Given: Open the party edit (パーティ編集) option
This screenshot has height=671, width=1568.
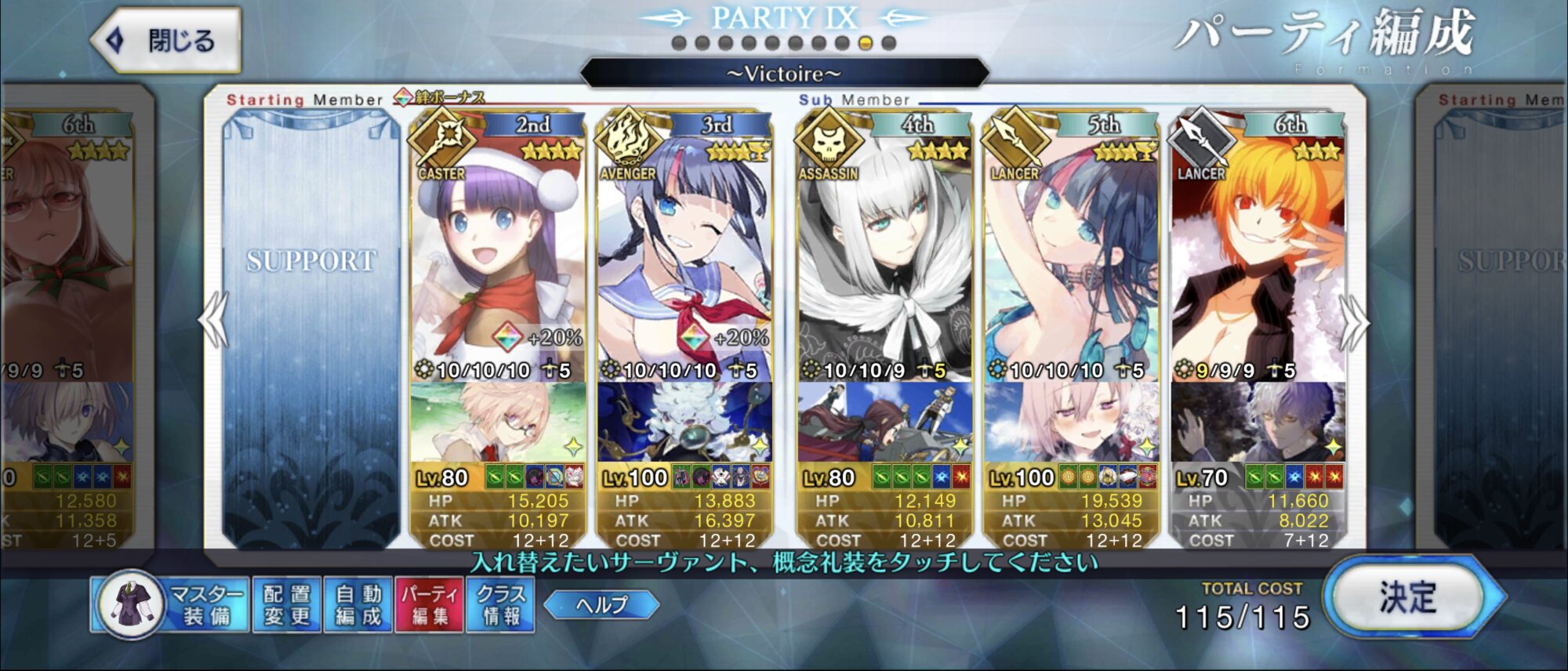Looking at the screenshot, I should pyautogui.click(x=429, y=605).
